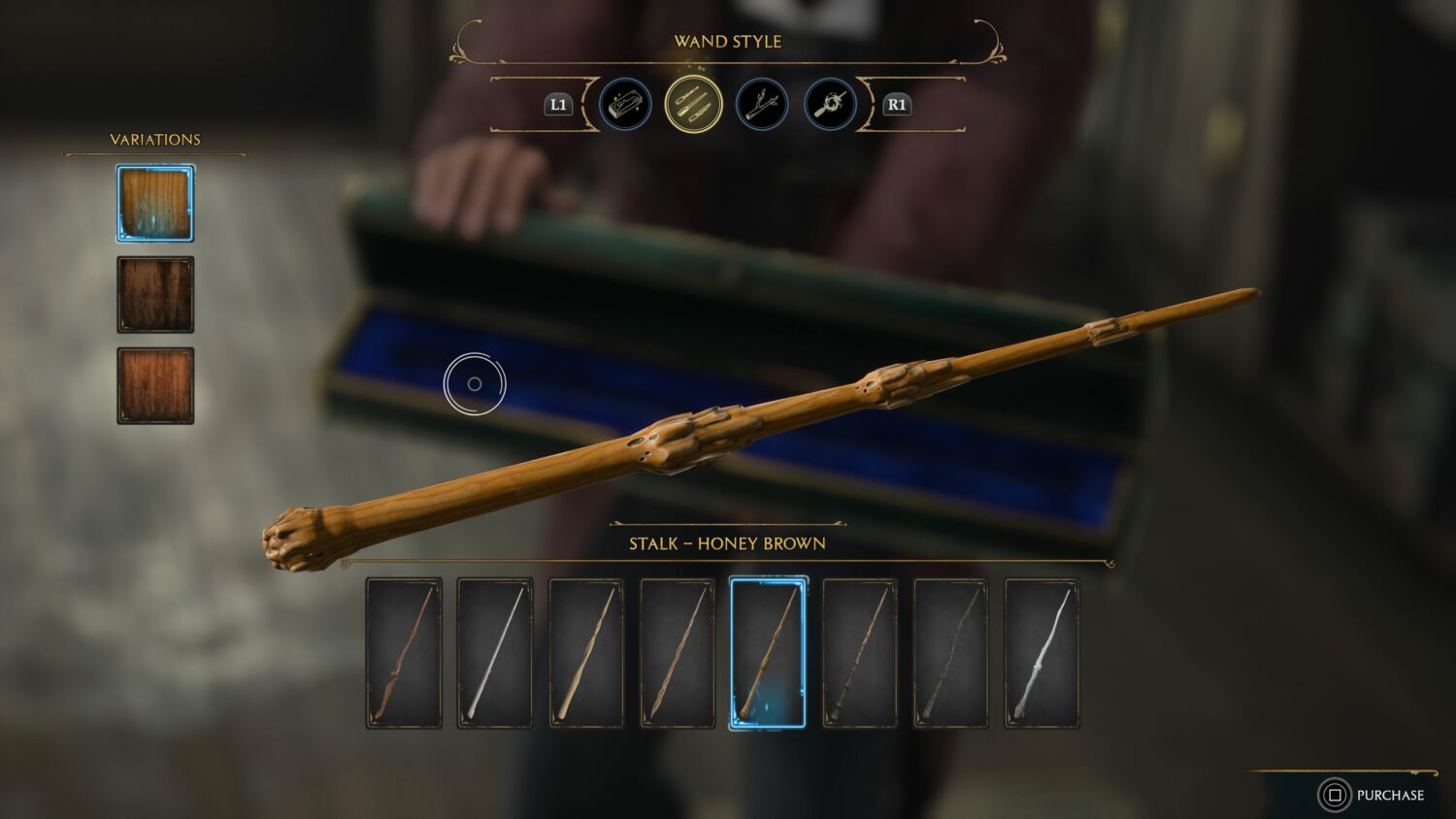
Task: Select the grey-green gnarled wand
Action: (950, 653)
